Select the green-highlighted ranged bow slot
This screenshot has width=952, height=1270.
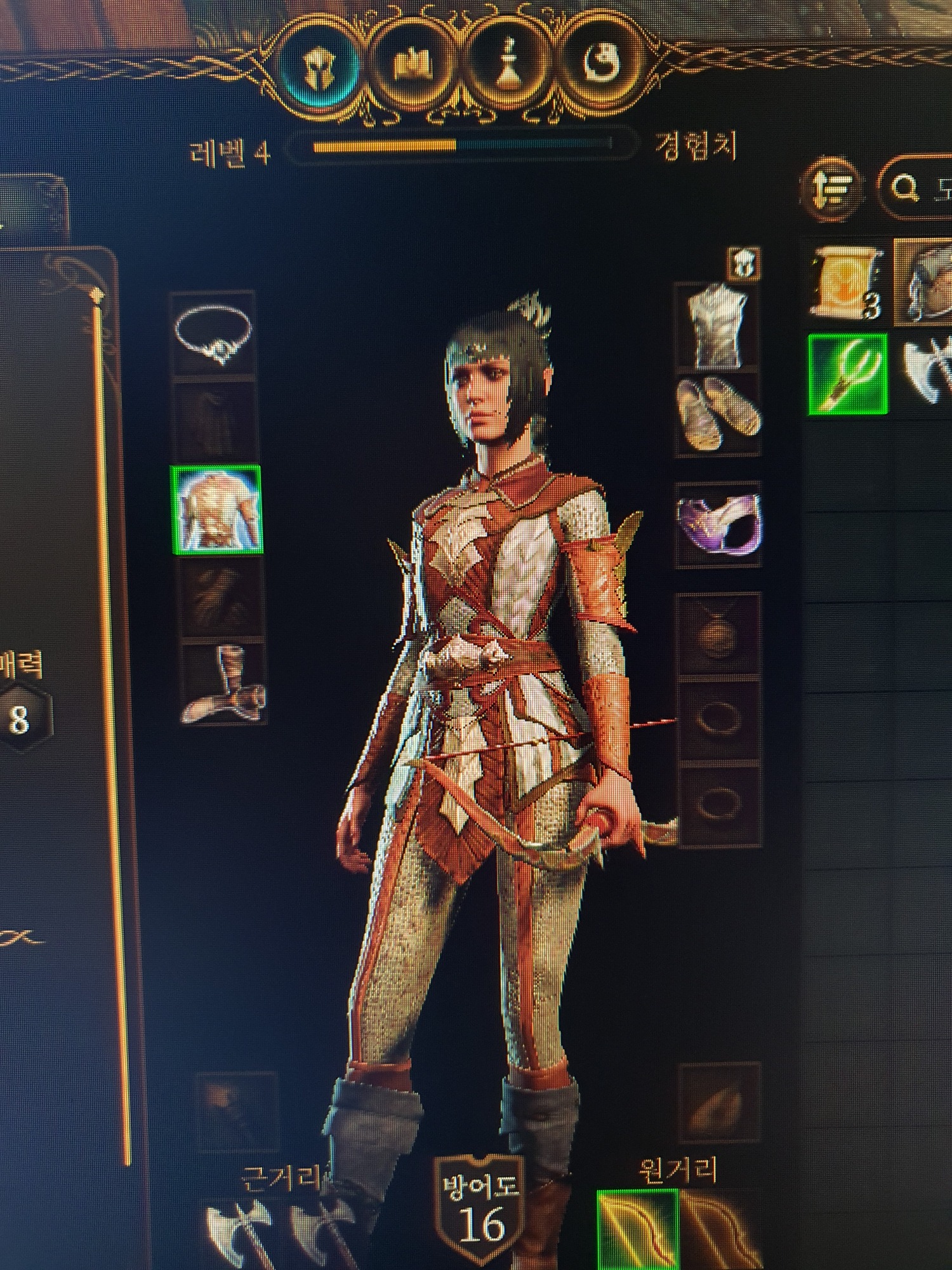[x=637, y=1229]
